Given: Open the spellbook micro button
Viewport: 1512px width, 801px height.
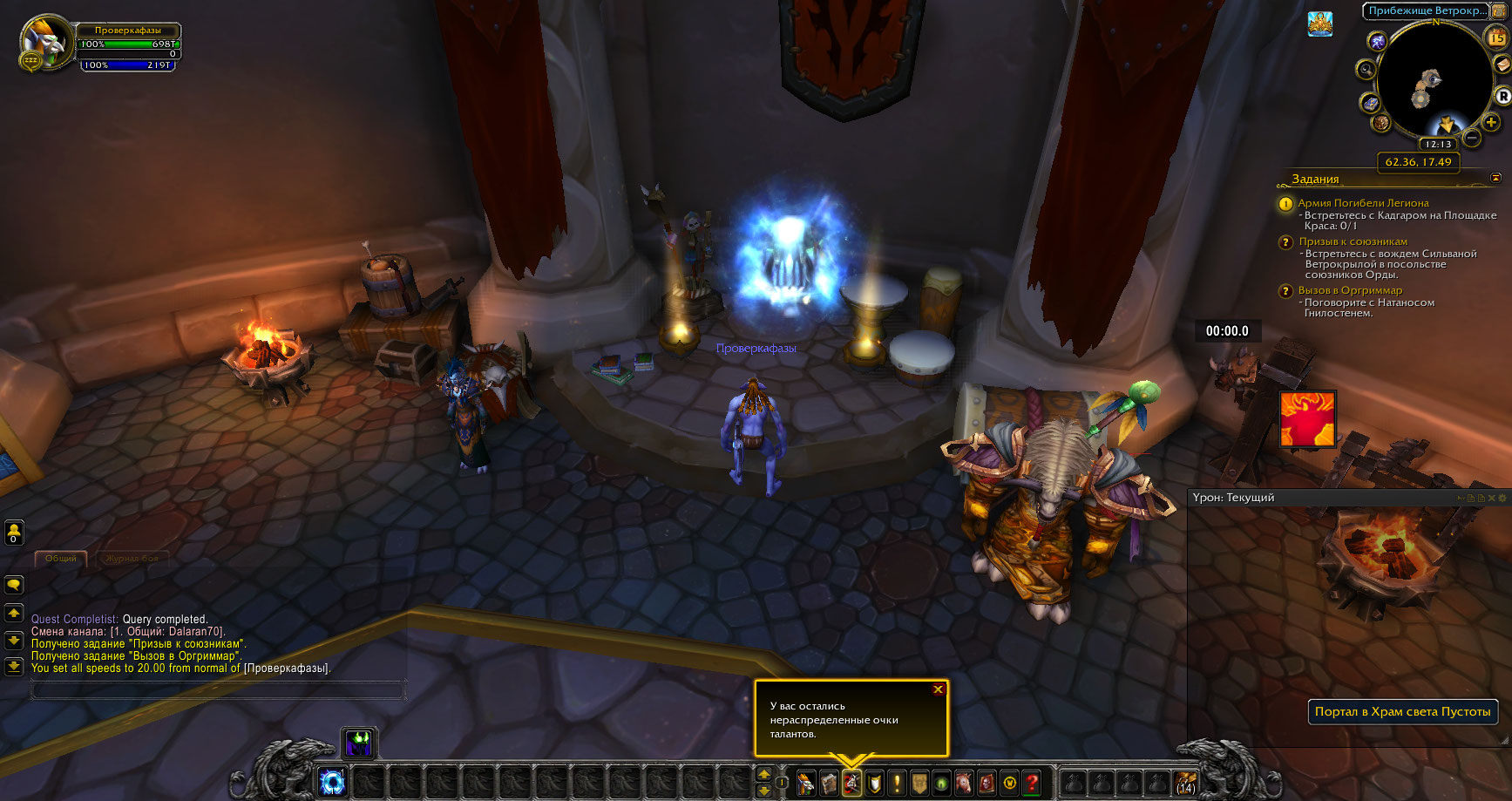Looking at the screenshot, I should [829, 784].
